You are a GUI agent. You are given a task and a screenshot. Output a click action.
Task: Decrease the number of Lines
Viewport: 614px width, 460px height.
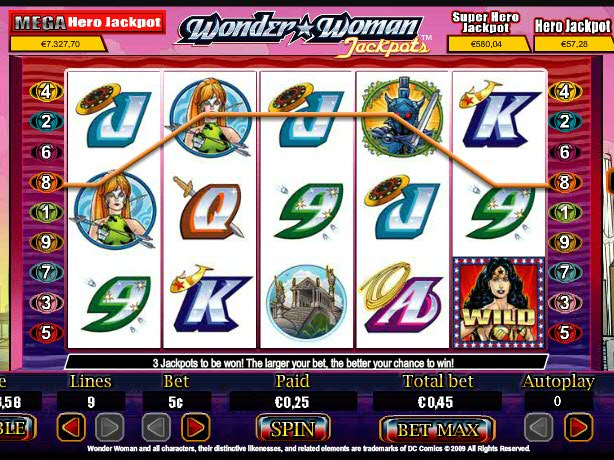(70, 429)
